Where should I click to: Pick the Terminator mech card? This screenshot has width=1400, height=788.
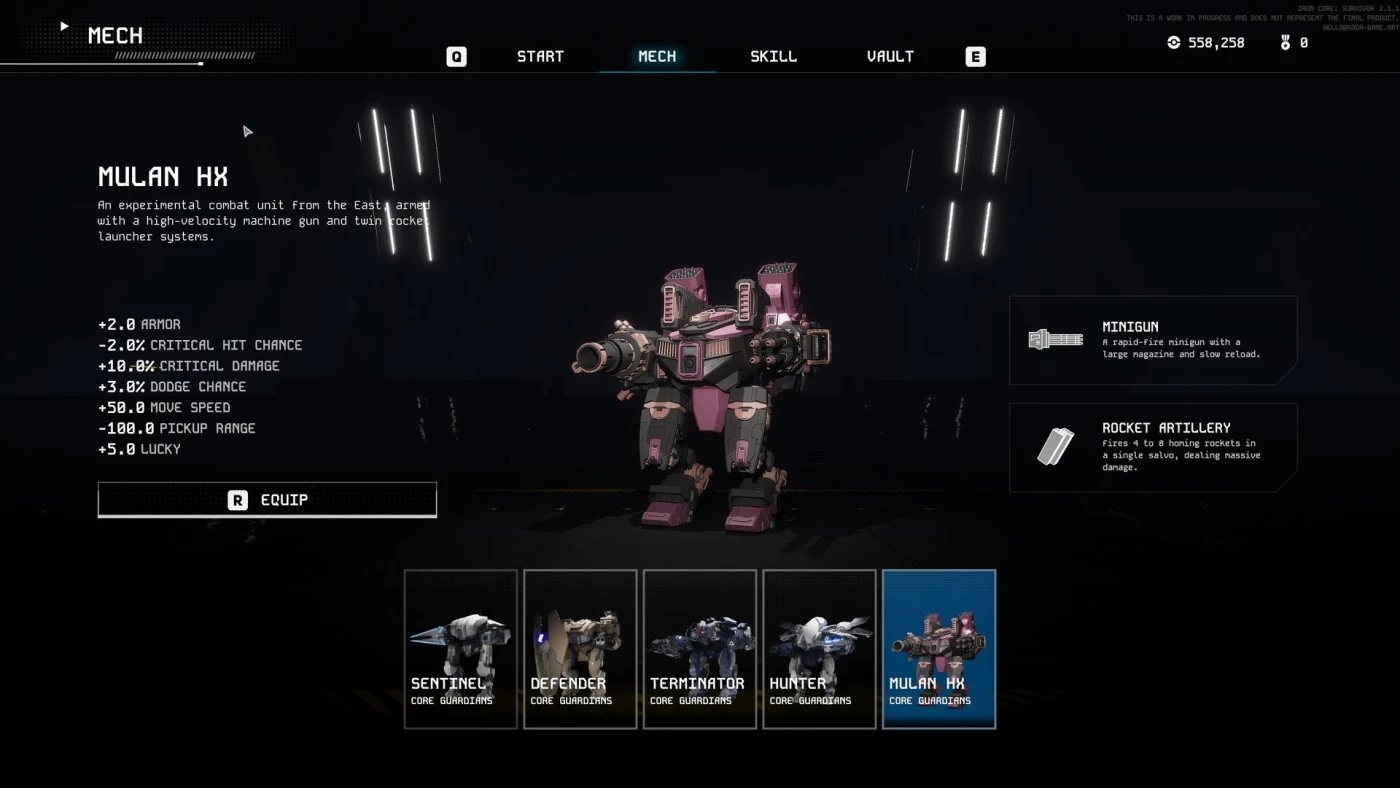coord(700,648)
